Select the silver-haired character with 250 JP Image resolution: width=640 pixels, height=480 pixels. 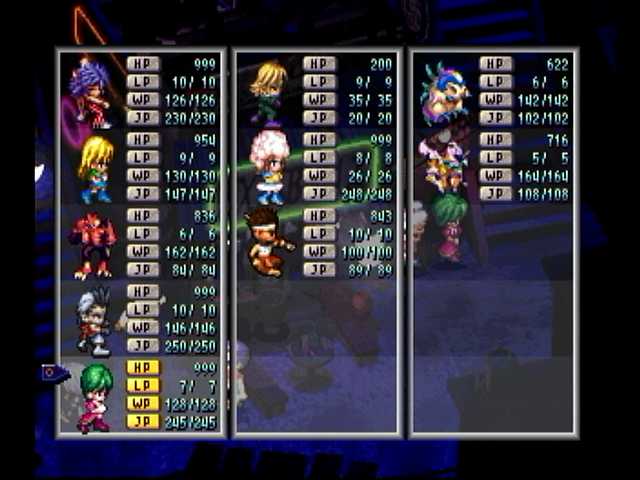(x=96, y=320)
